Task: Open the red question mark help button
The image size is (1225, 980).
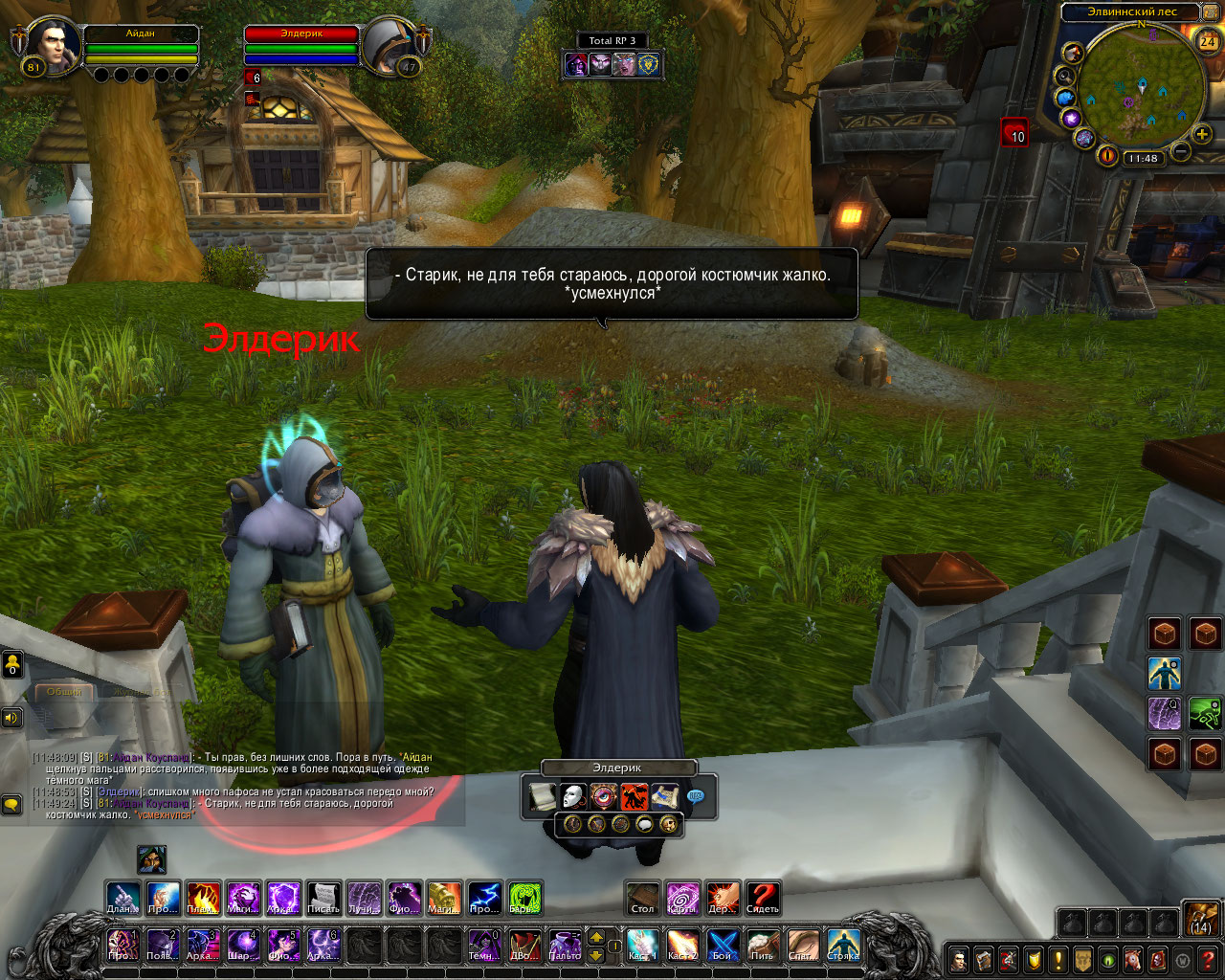Action: (x=1208, y=959)
